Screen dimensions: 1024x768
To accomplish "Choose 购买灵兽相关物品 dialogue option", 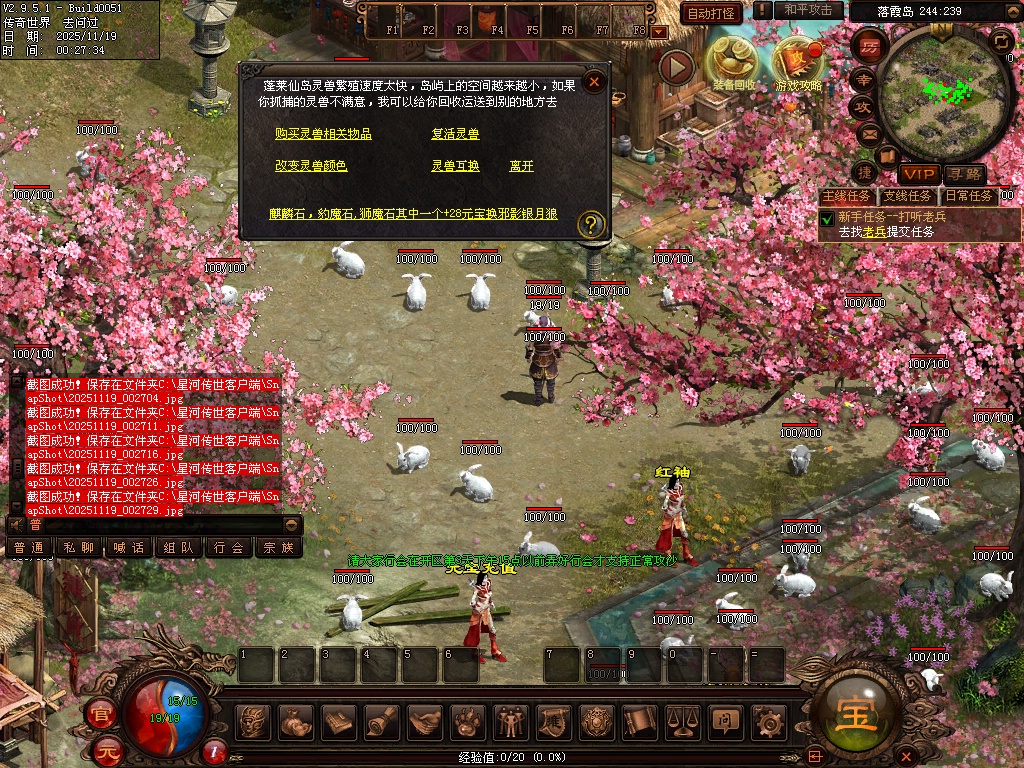I will pyautogui.click(x=323, y=134).
